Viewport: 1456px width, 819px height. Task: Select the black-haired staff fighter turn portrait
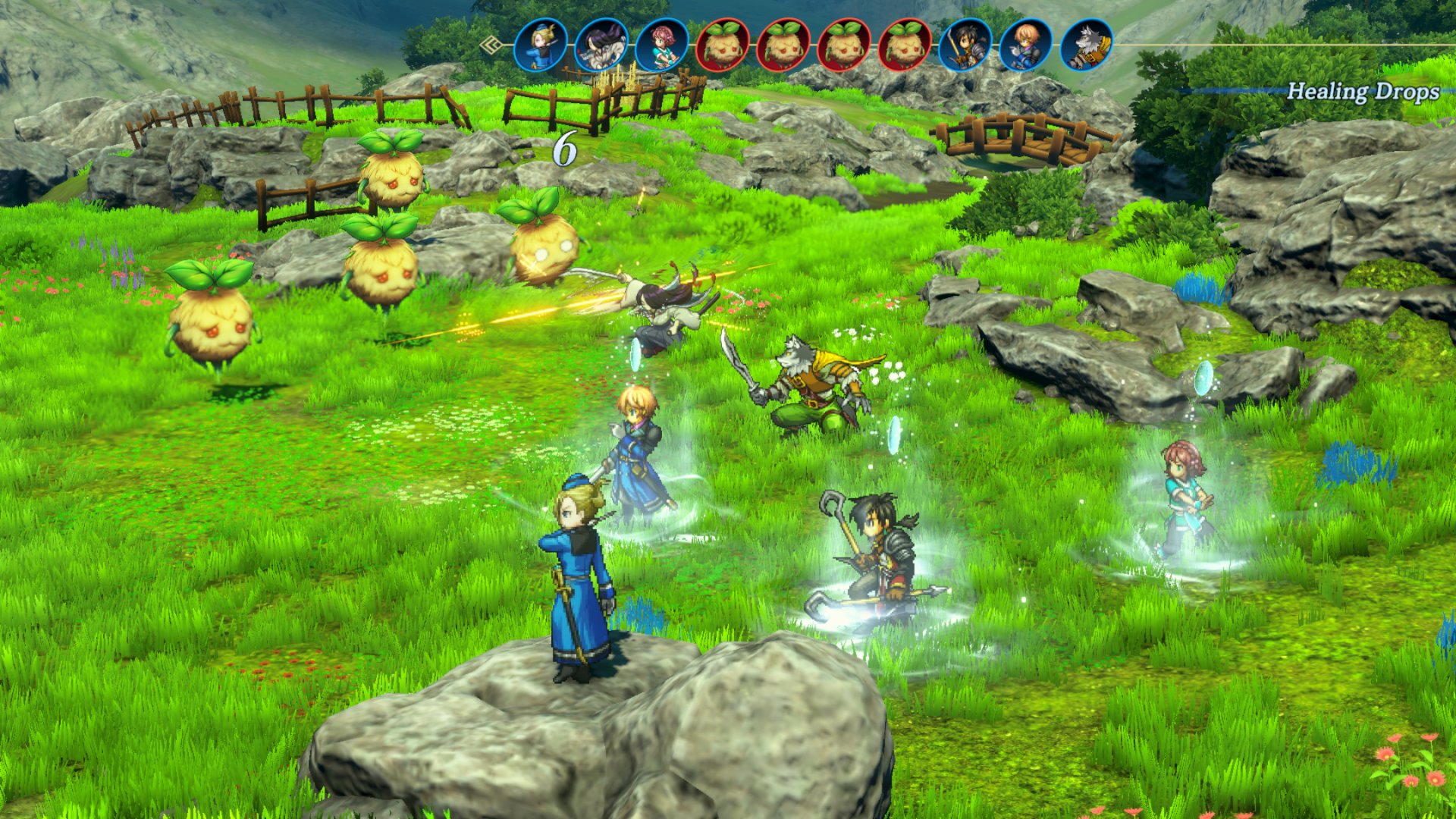pos(965,45)
